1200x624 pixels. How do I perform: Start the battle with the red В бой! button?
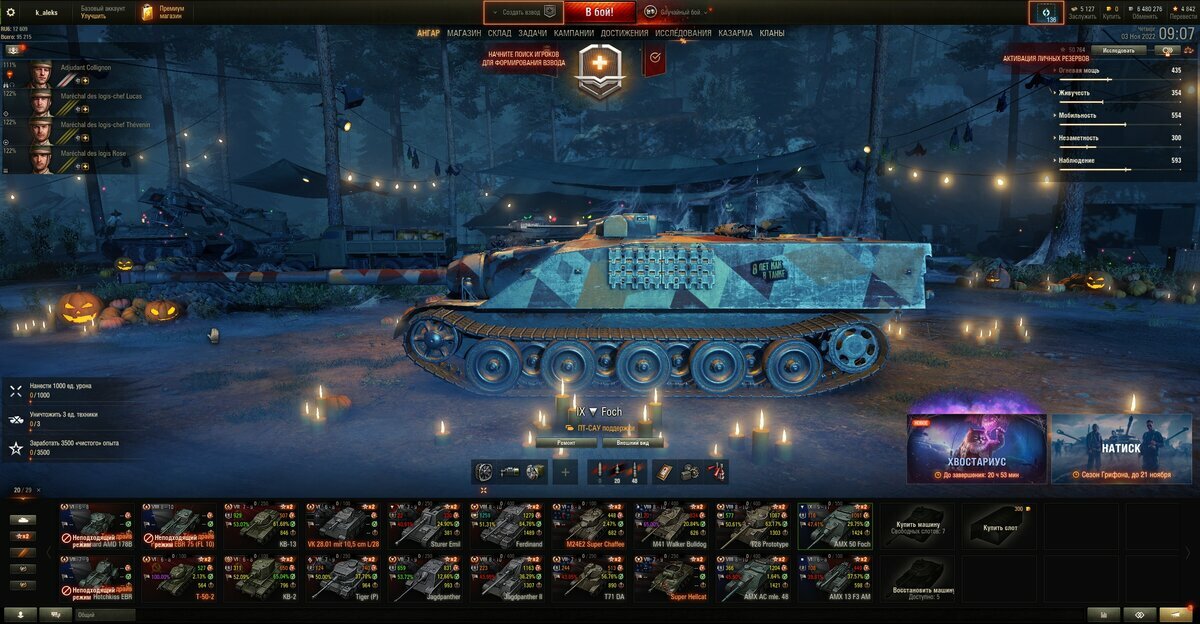pos(599,12)
